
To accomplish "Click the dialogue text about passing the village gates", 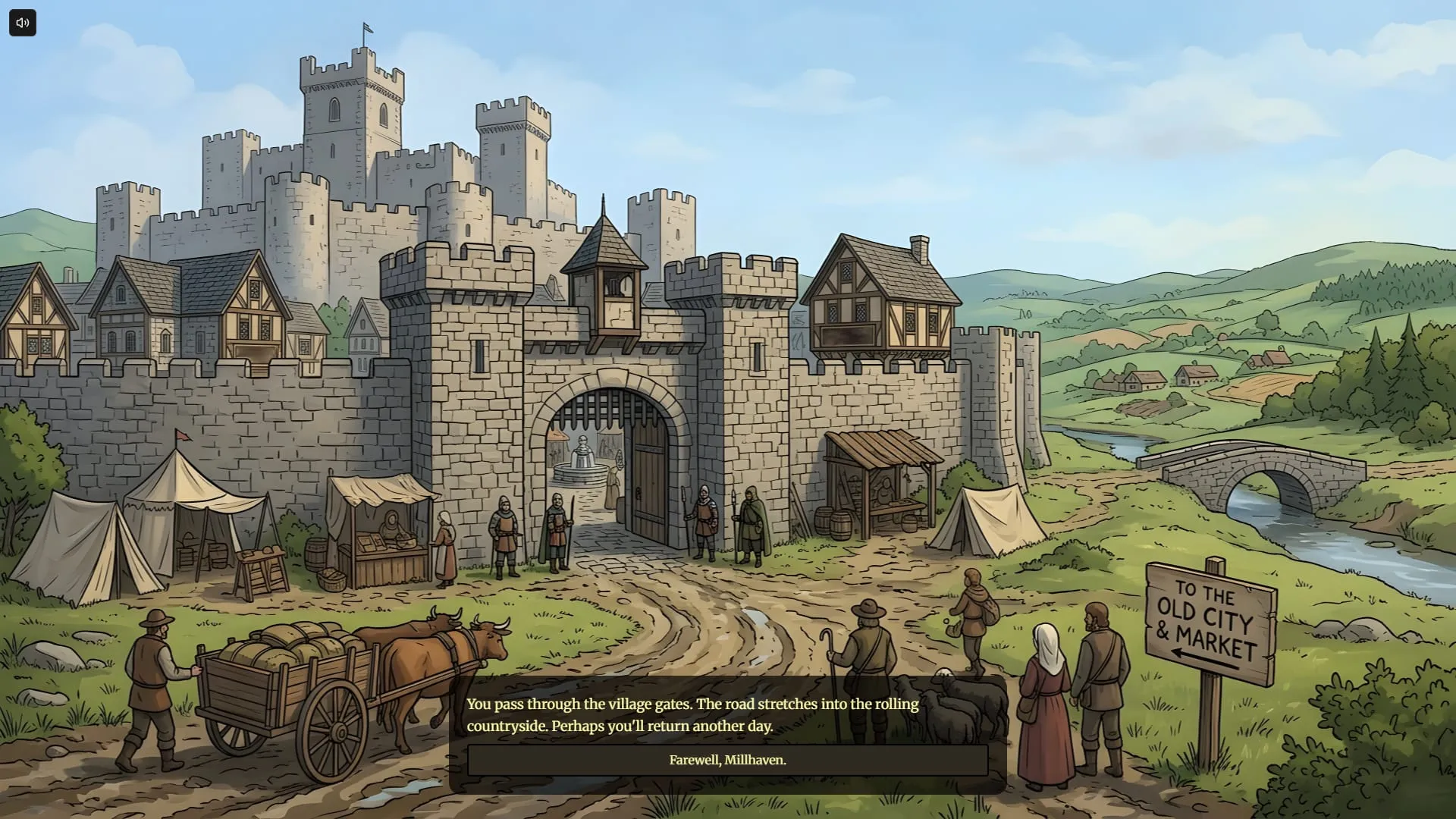I will pyautogui.click(x=692, y=714).
